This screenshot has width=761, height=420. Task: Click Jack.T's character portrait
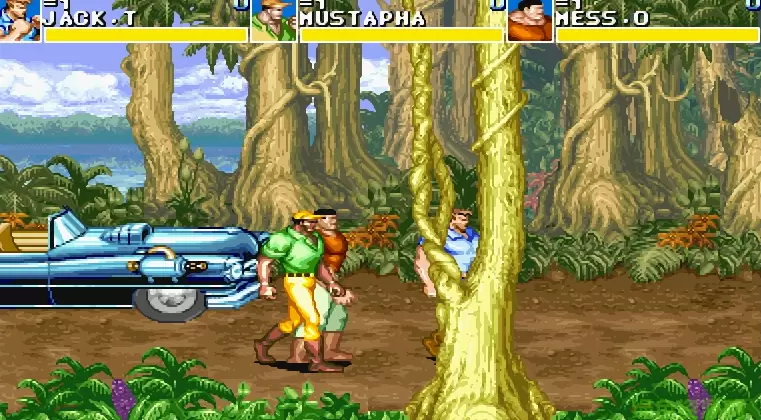[x=20, y=20]
